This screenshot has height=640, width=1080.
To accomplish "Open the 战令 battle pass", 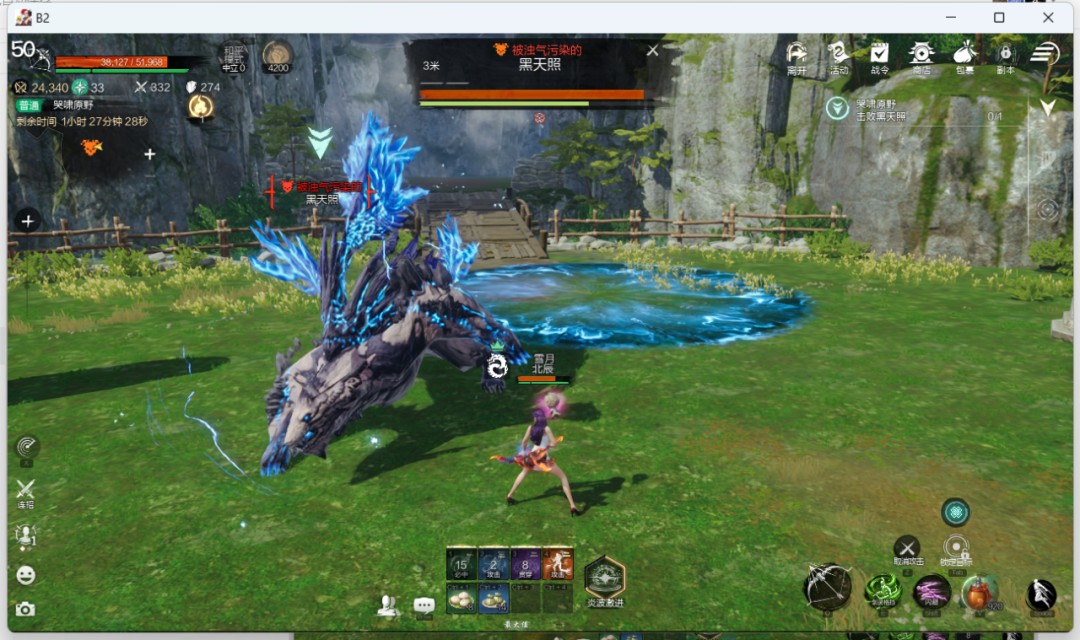I will [879, 56].
